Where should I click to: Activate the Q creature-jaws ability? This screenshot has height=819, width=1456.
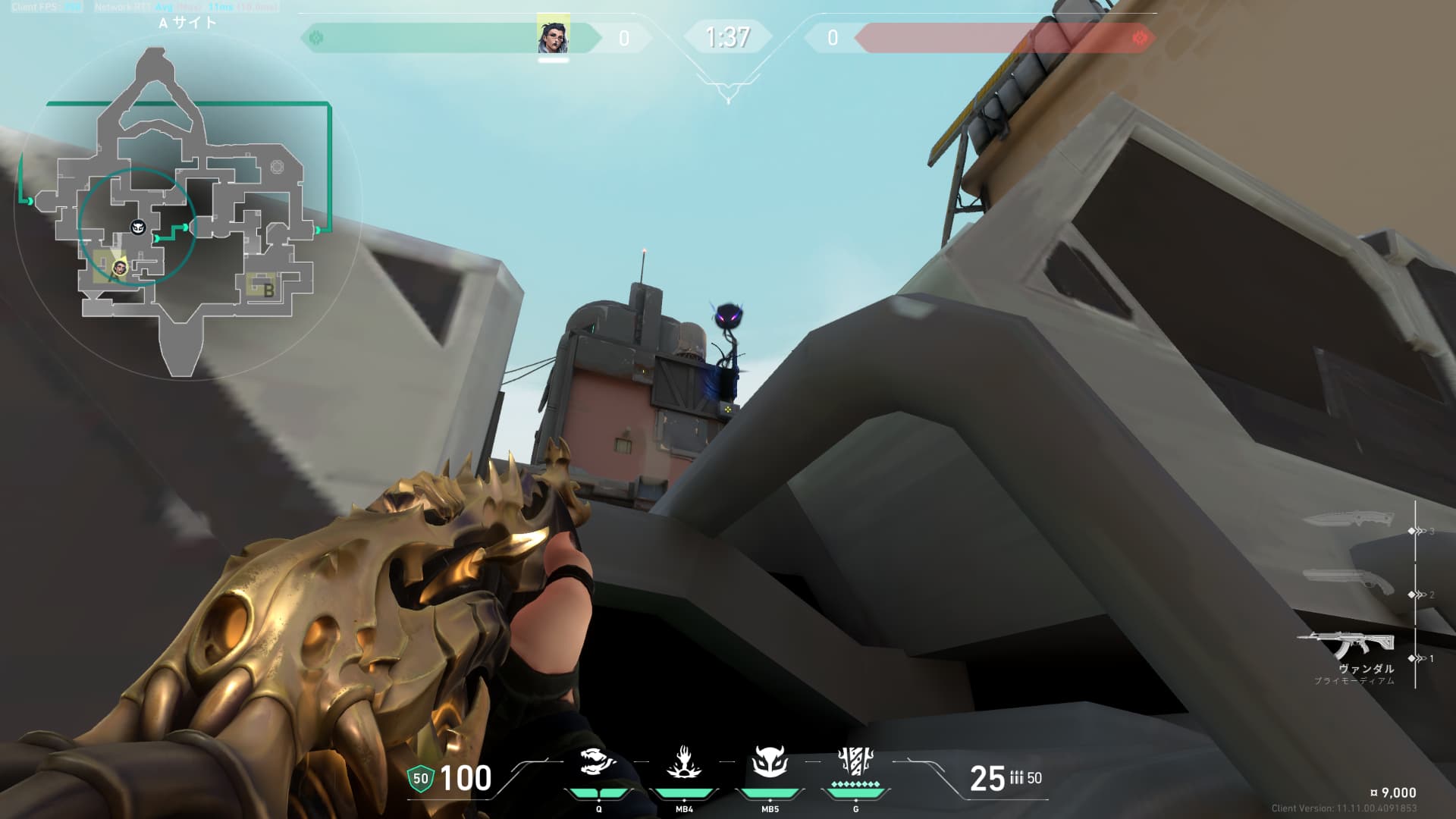coord(598,763)
